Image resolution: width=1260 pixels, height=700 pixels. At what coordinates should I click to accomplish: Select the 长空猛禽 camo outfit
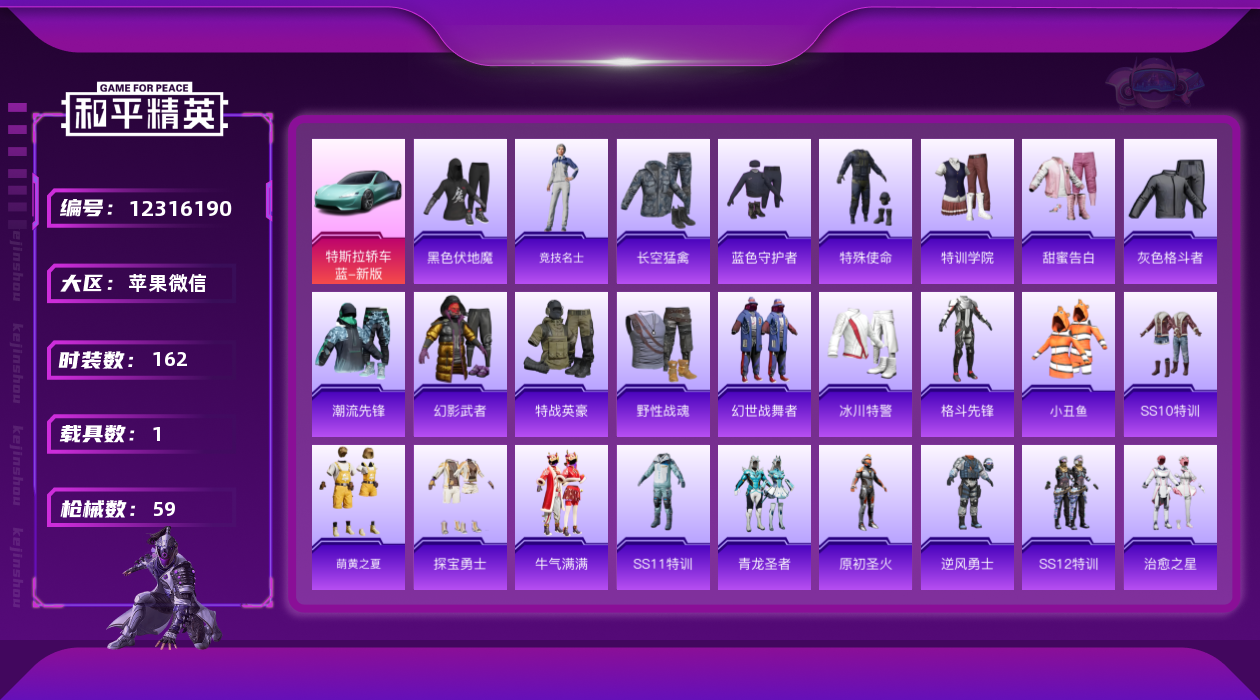pos(663,211)
